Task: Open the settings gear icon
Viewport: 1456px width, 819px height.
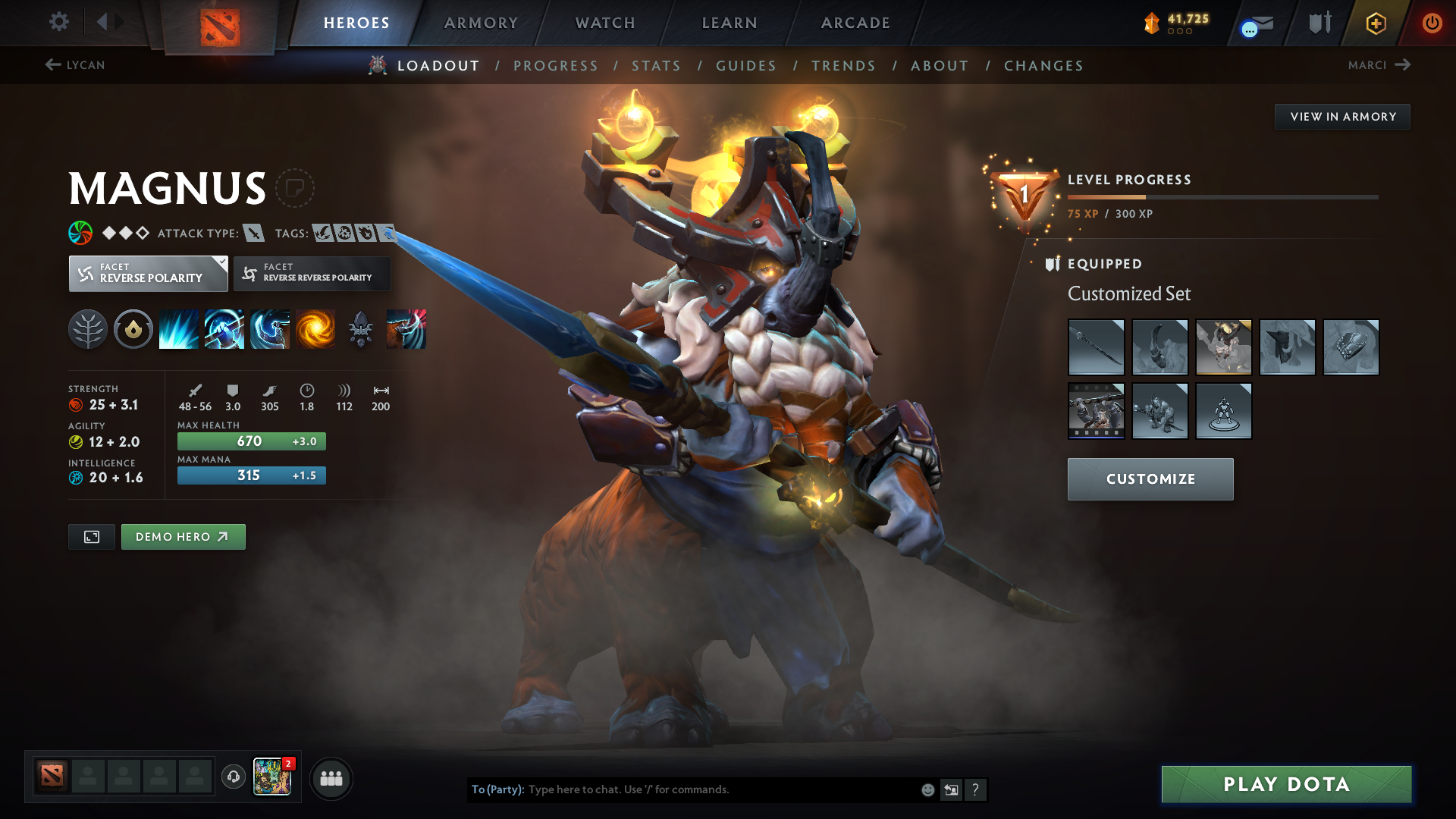Action: [x=59, y=22]
